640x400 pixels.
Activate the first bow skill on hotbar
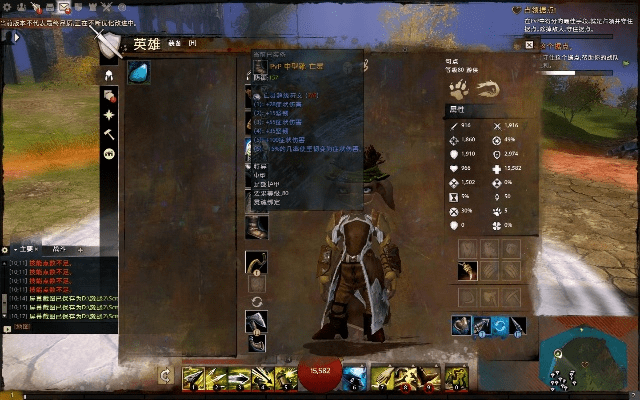click(193, 377)
